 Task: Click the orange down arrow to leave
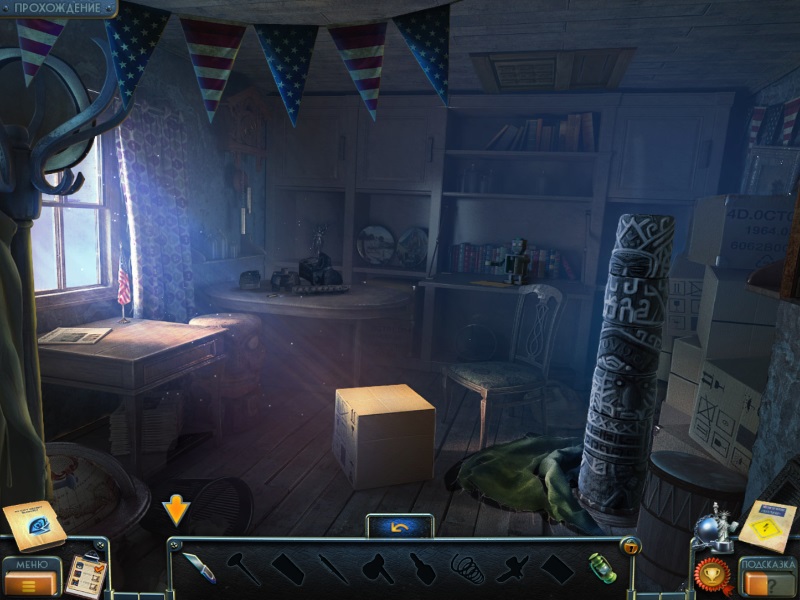pyautogui.click(x=176, y=509)
